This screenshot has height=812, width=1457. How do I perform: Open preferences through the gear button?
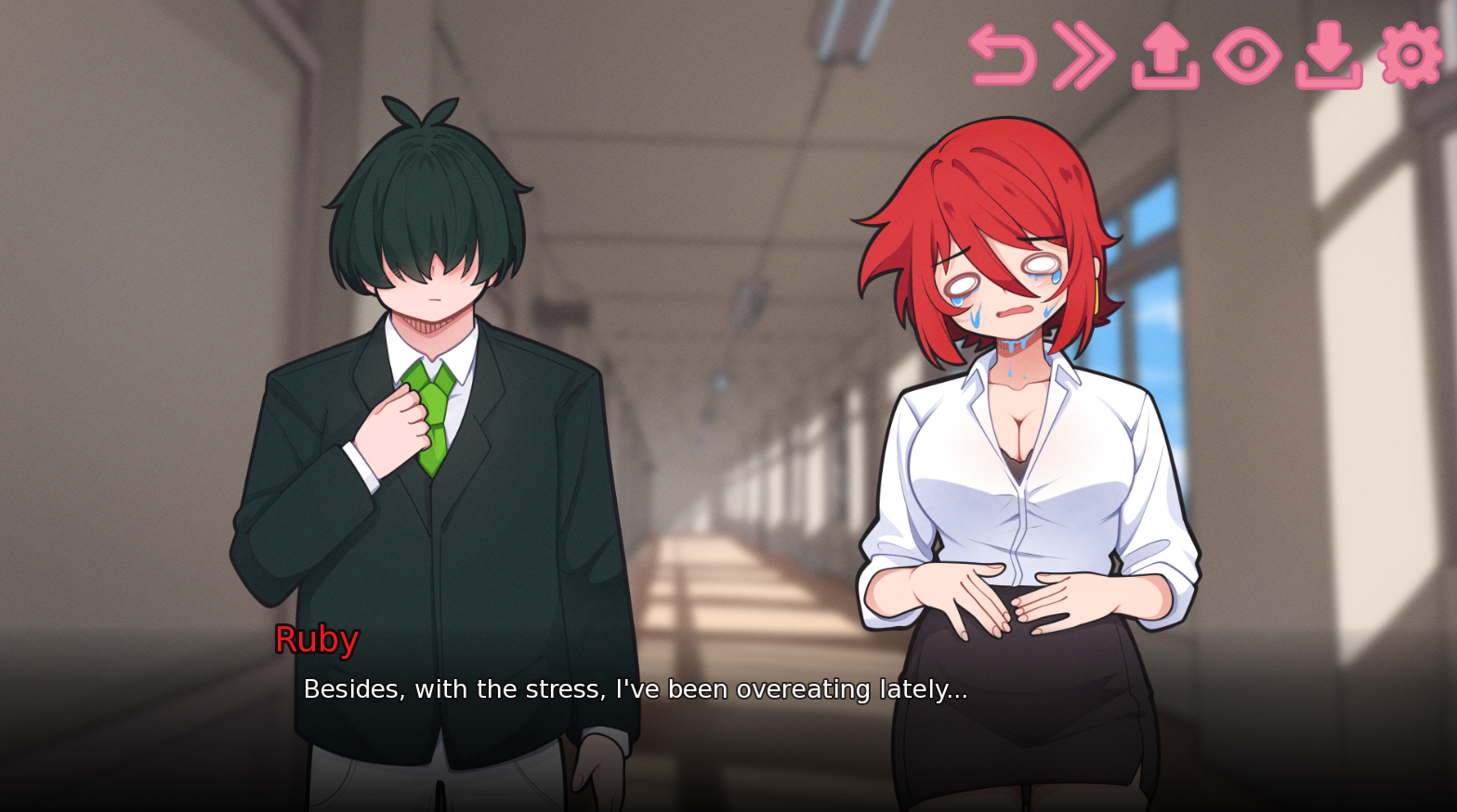(1409, 56)
